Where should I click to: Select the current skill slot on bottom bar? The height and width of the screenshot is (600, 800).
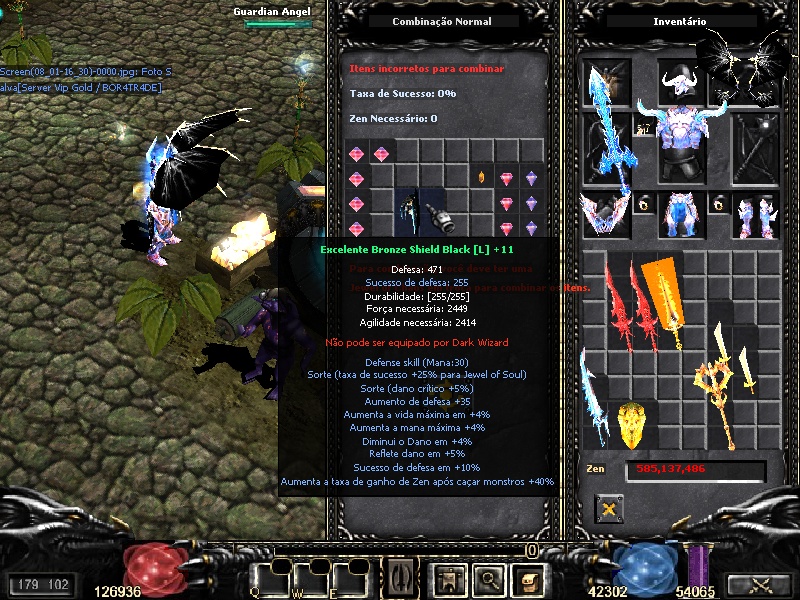click(402, 577)
